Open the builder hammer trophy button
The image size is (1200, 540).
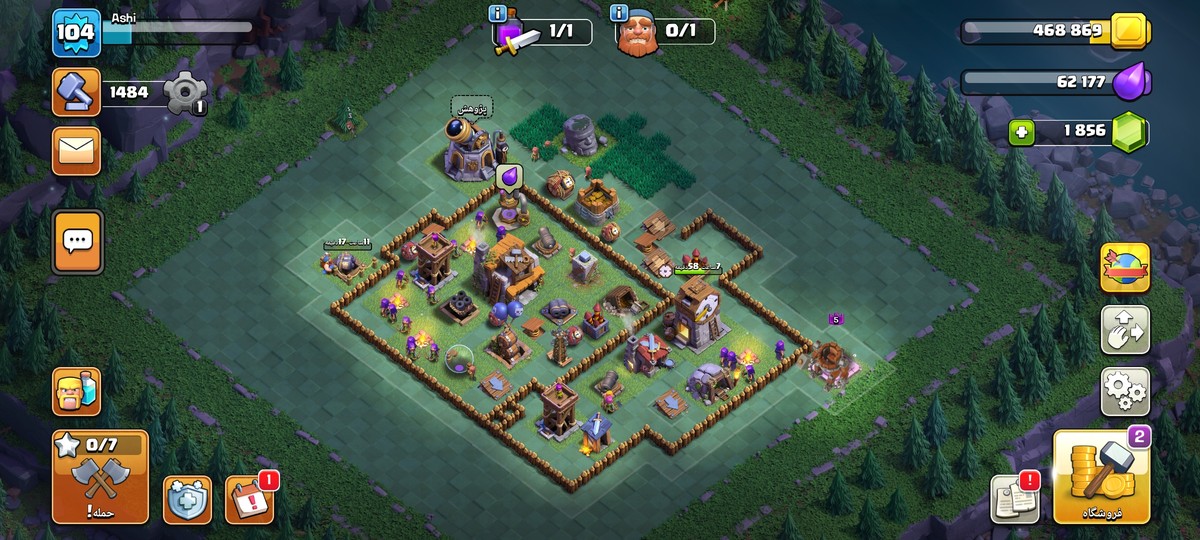76,93
